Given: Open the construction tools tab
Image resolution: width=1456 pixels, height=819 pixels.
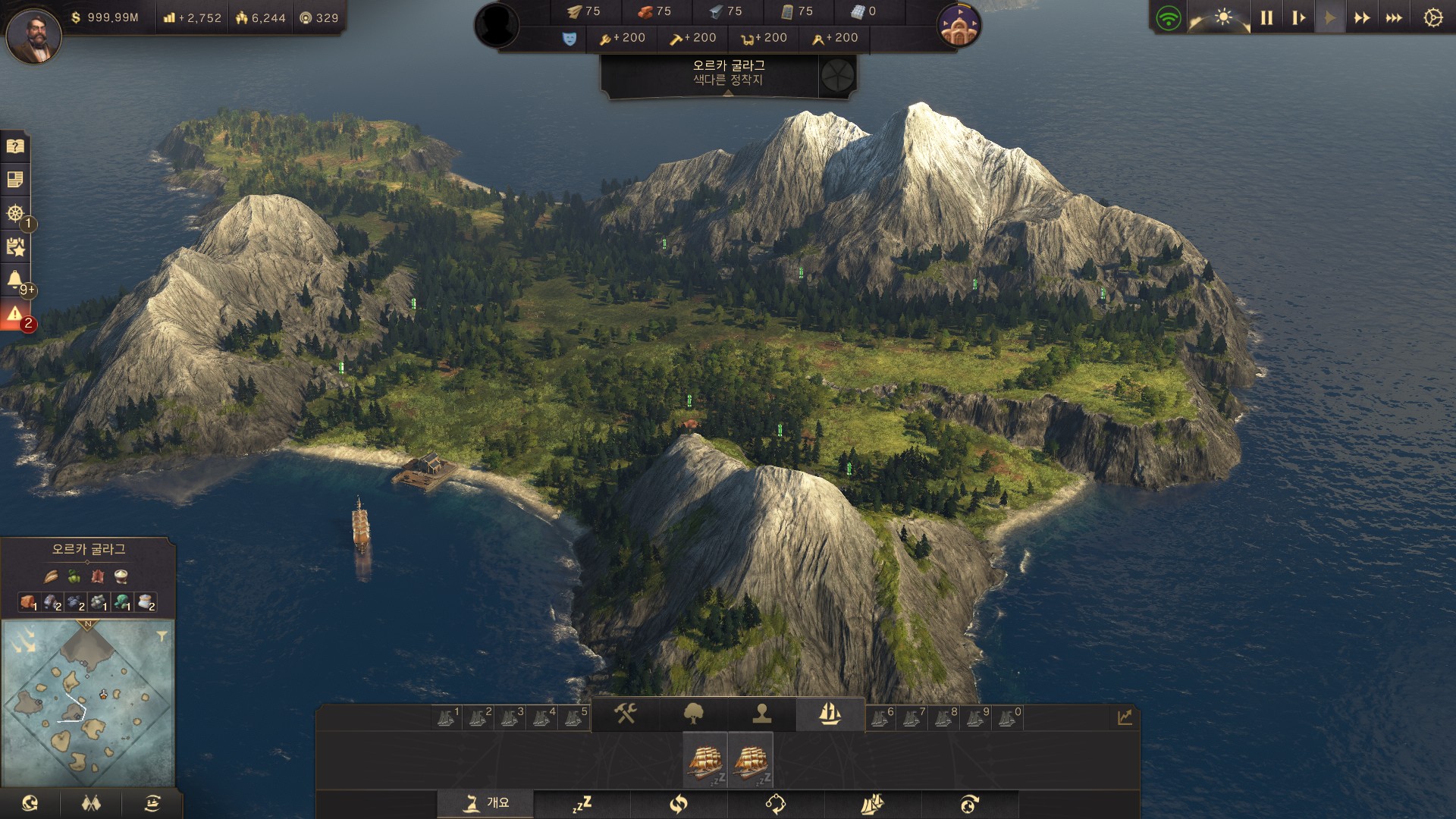Looking at the screenshot, I should coord(625,714).
